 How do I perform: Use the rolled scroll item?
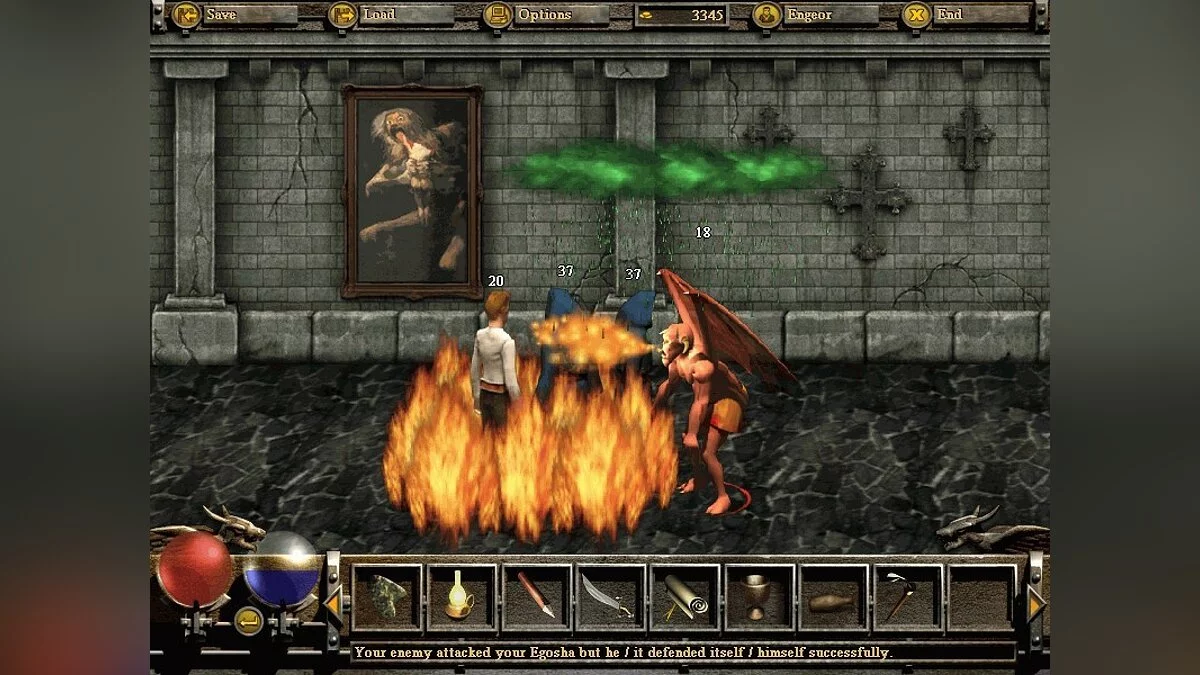pyautogui.click(x=685, y=598)
